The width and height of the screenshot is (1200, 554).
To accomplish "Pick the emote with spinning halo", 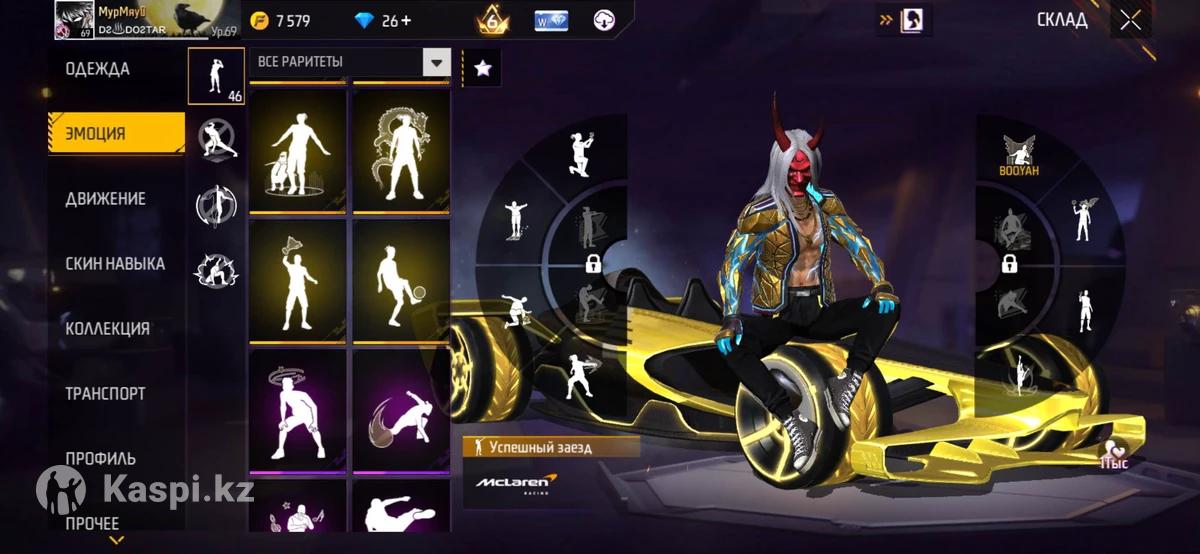I will point(298,410).
